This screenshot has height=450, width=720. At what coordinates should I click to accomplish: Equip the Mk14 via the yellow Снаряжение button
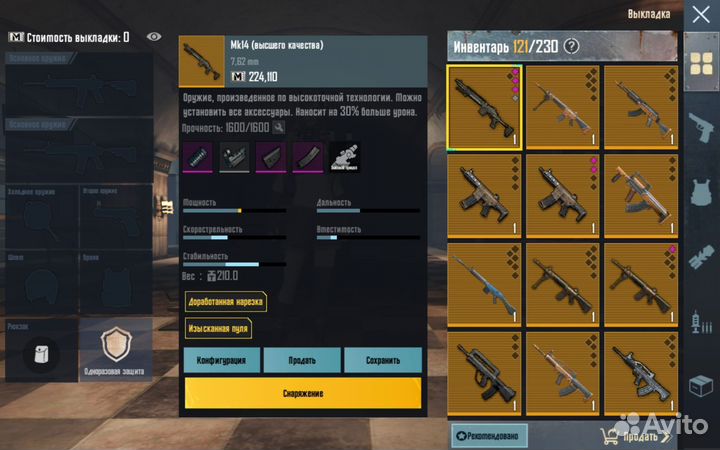[302, 393]
